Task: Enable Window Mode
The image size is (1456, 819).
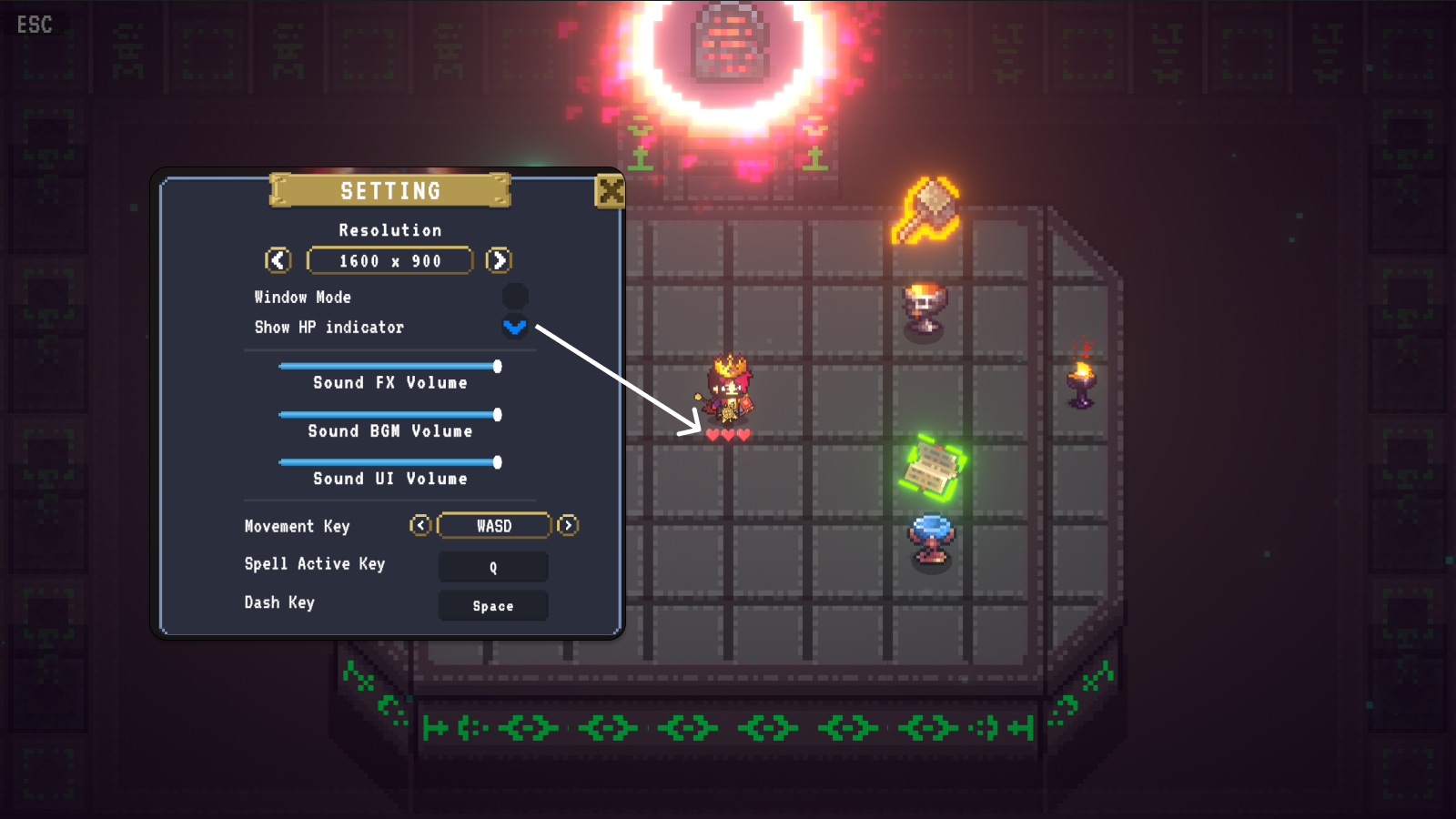Action: point(515,294)
